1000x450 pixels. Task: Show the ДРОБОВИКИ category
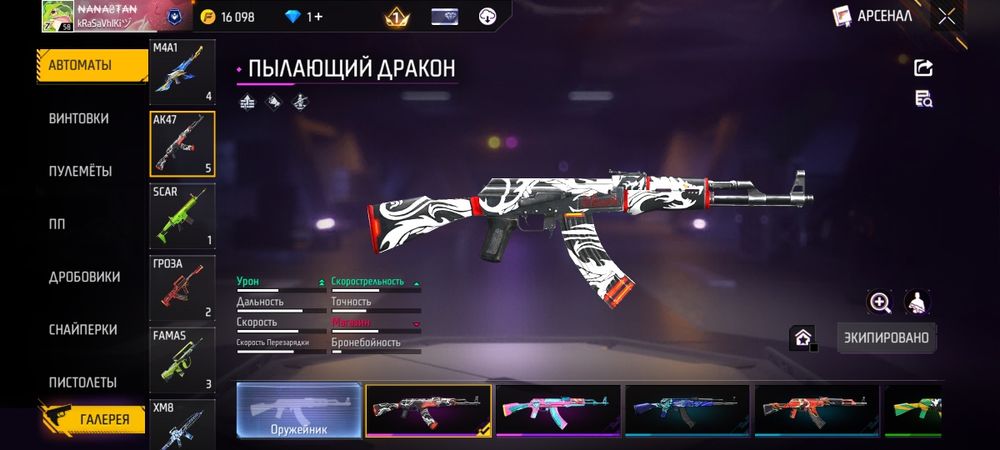[84, 277]
